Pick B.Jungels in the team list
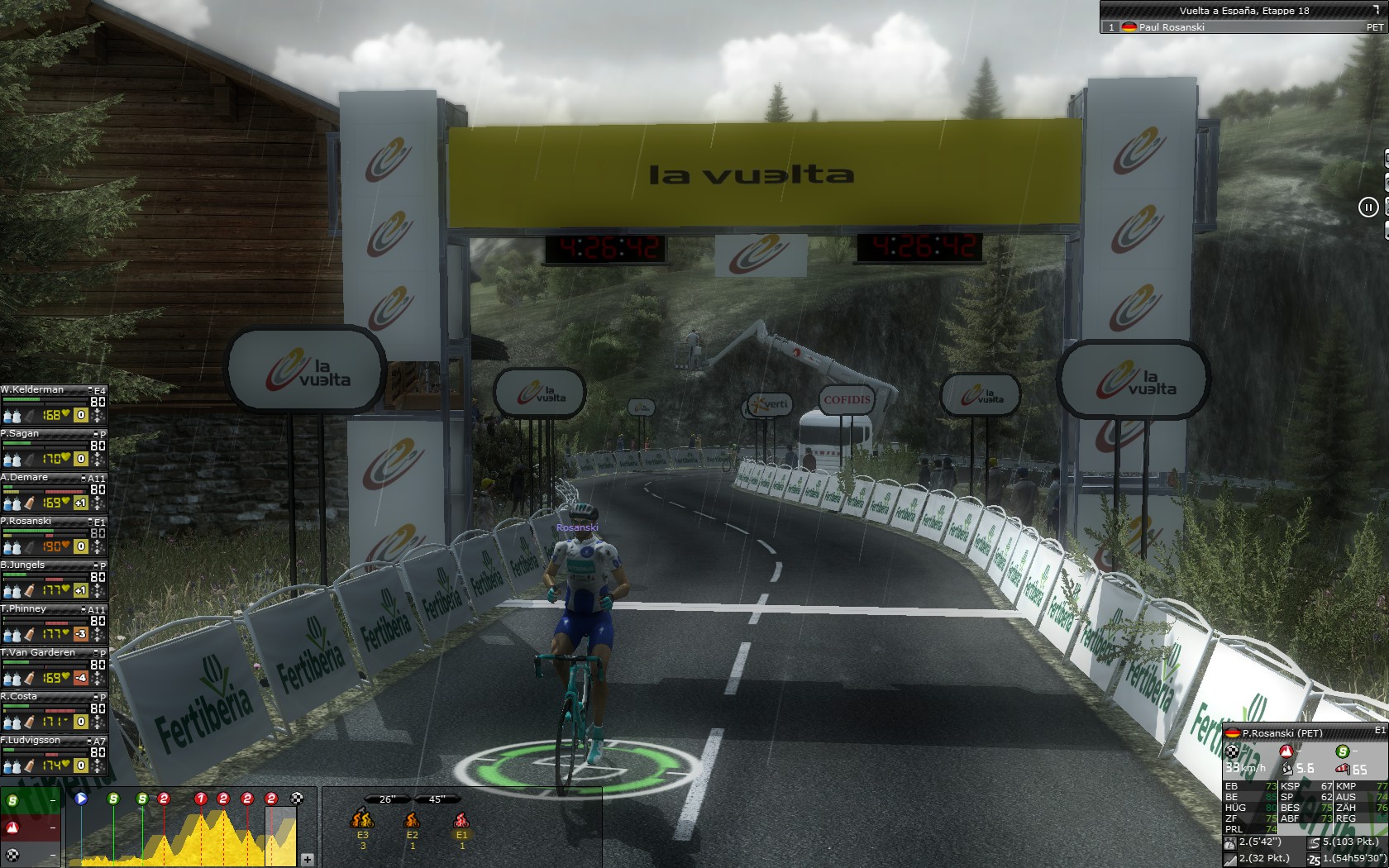Viewport: 1389px width, 868px height. coord(23,565)
